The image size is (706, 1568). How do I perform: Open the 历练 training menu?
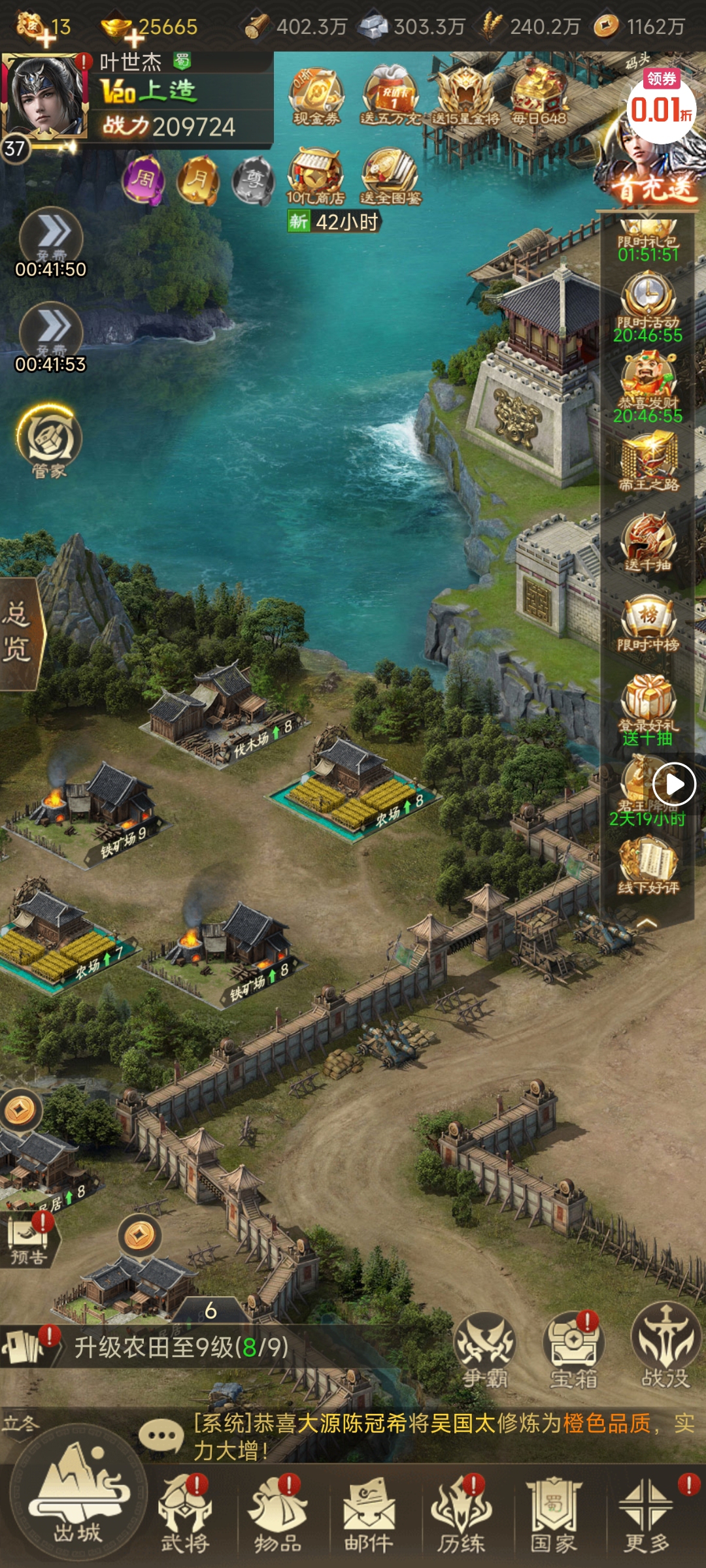tap(462, 1516)
